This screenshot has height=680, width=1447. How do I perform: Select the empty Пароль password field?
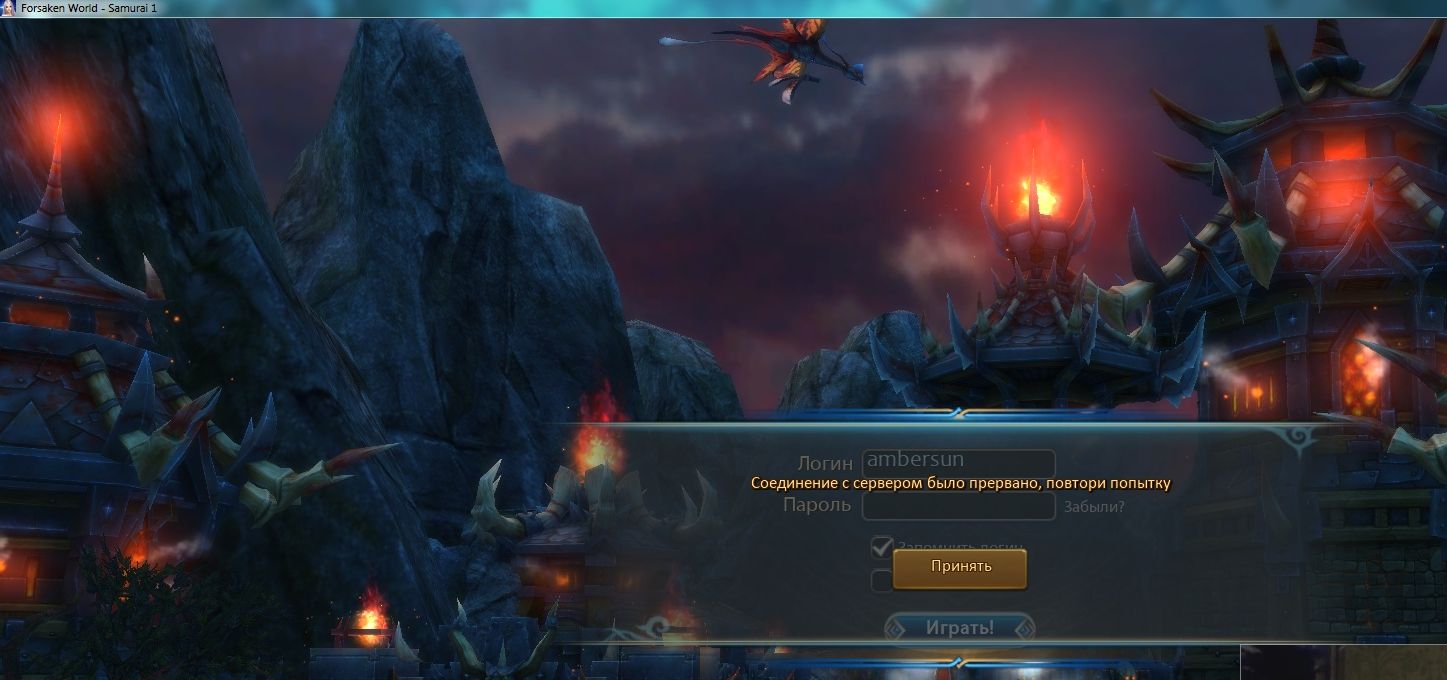tap(958, 506)
